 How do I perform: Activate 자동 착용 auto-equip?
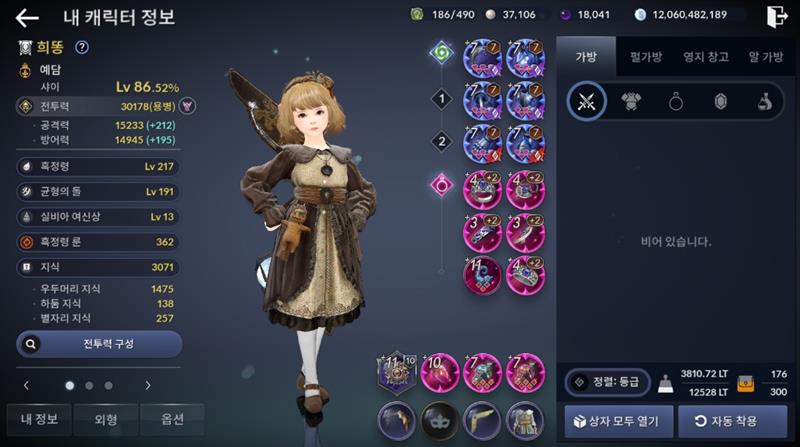pyautogui.click(x=732, y=420)
